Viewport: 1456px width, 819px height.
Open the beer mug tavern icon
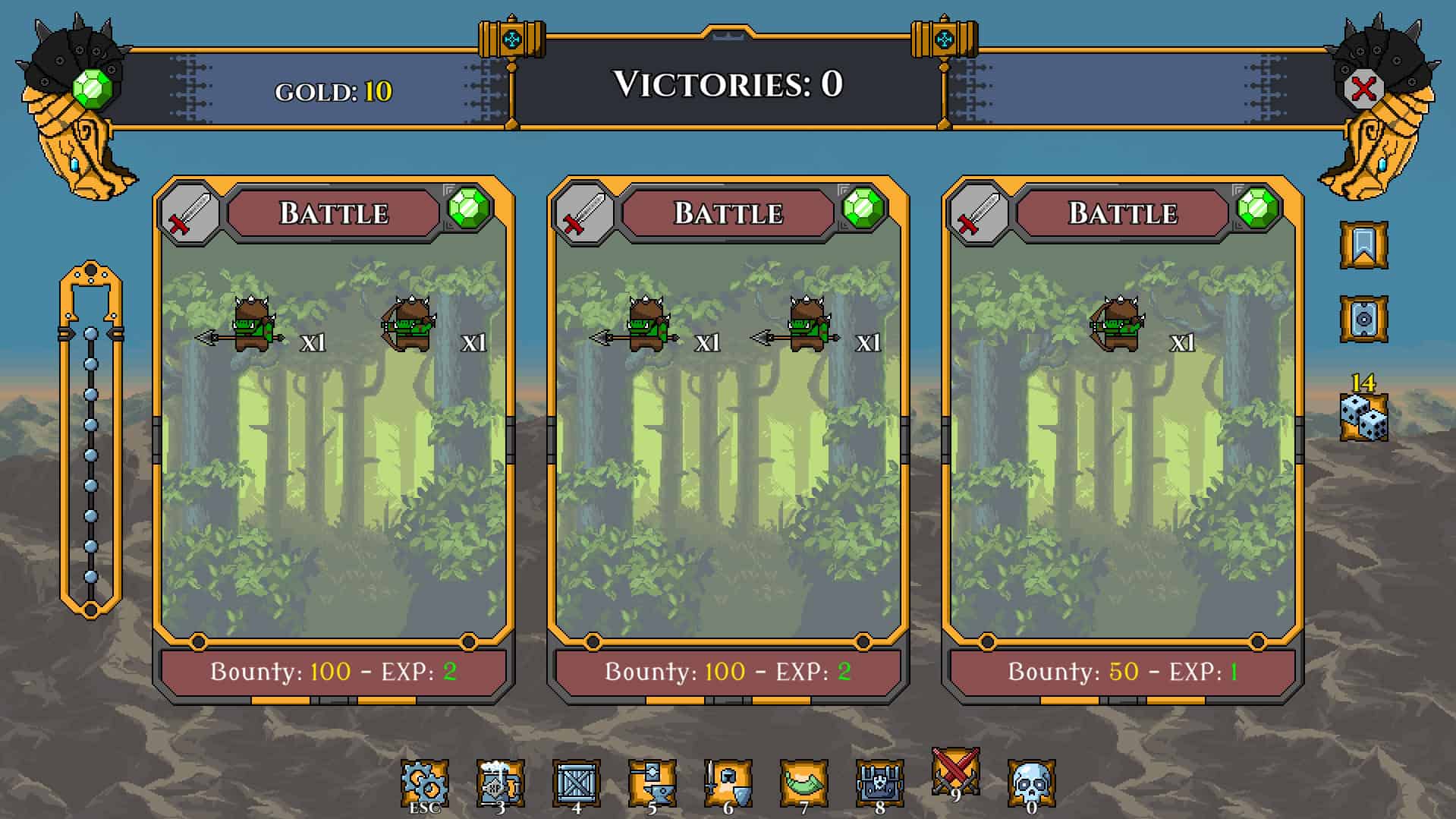500,783
